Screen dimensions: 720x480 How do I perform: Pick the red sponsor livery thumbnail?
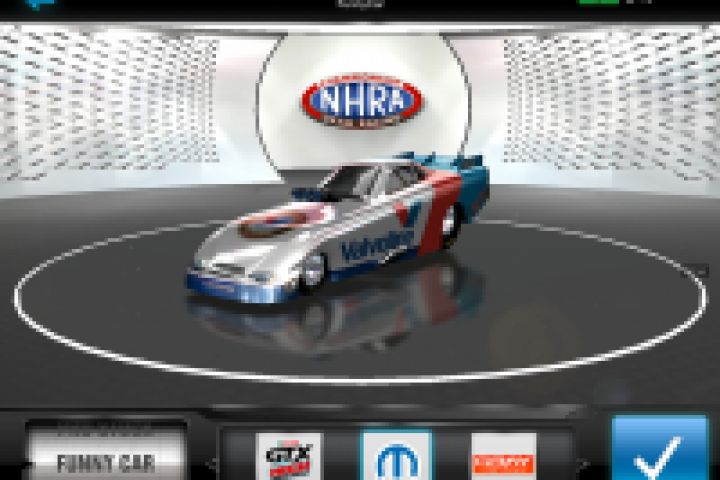(503, 457)
